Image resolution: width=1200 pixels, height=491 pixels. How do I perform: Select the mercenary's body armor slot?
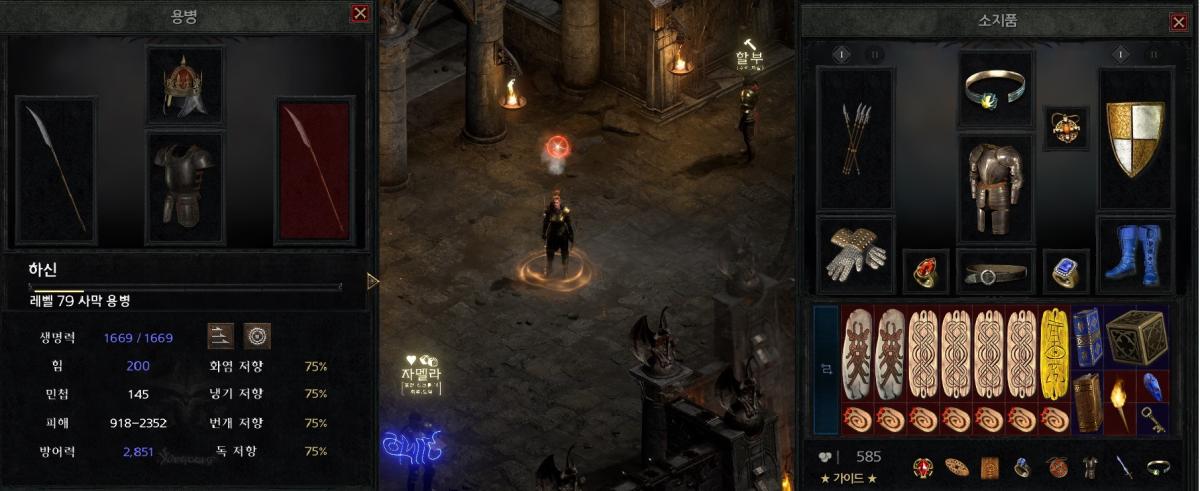click(x=185, y=187)
